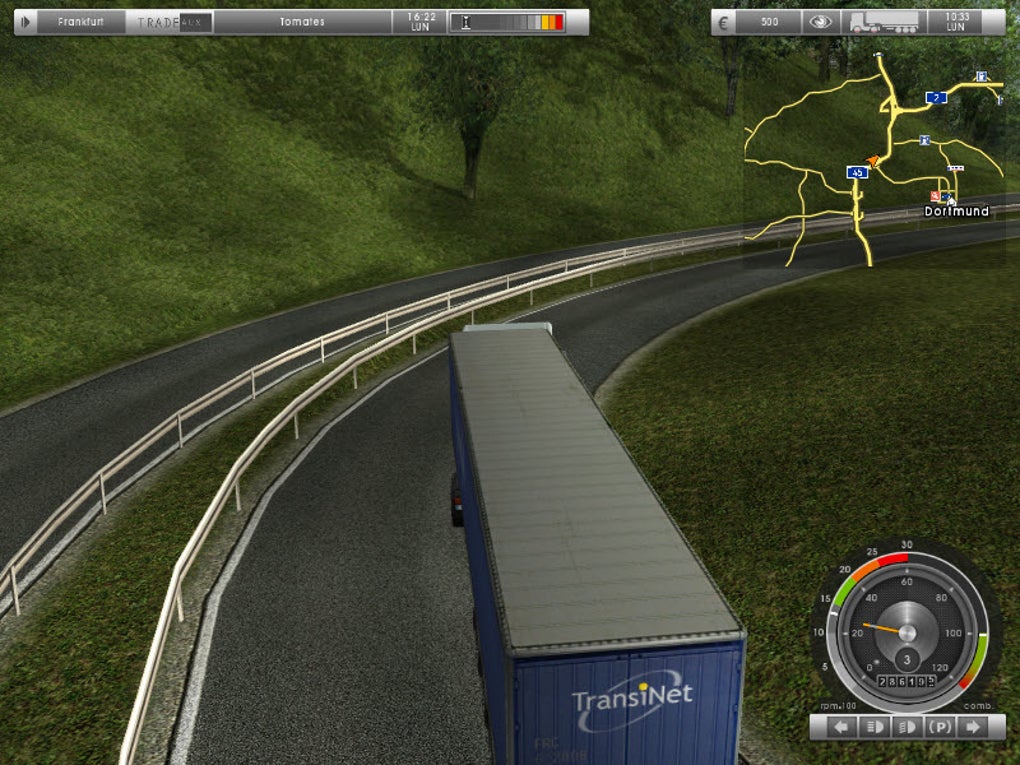Engage the parking brake (P) button
1020x765 pixels.
(939, 727)
